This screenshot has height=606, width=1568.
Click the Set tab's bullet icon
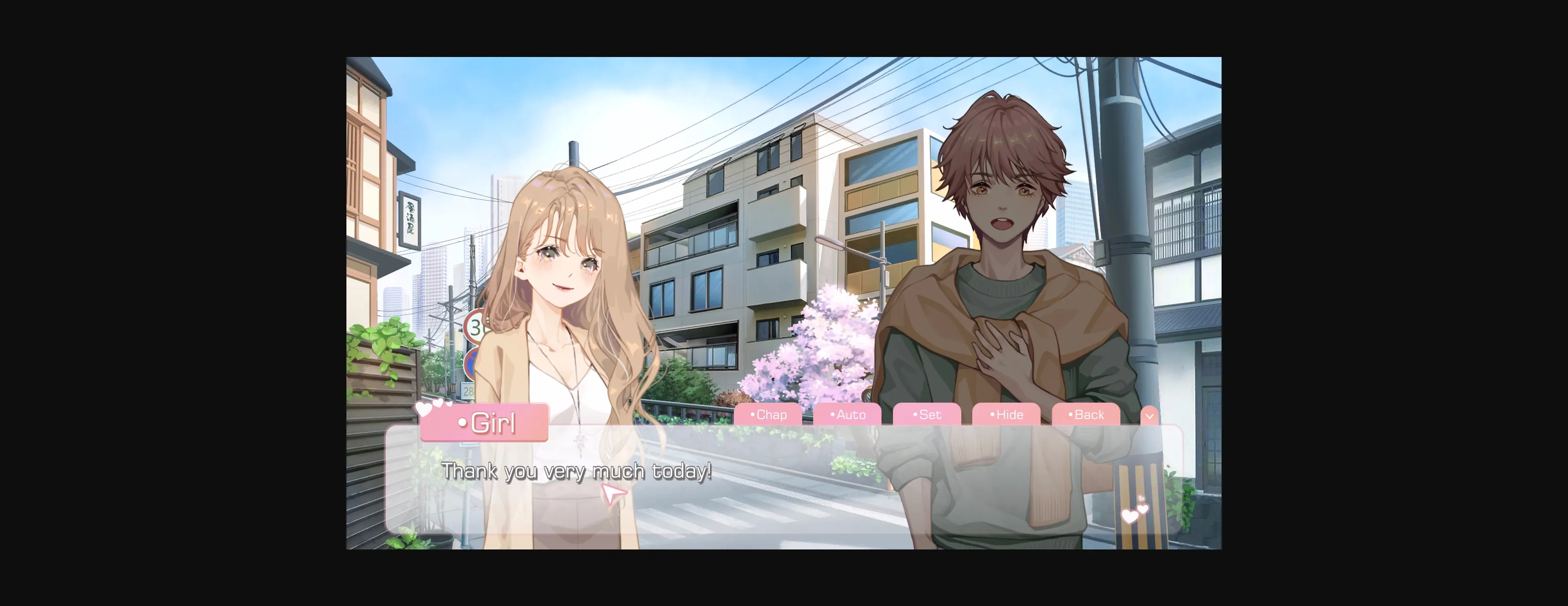(x=915, y=415)
